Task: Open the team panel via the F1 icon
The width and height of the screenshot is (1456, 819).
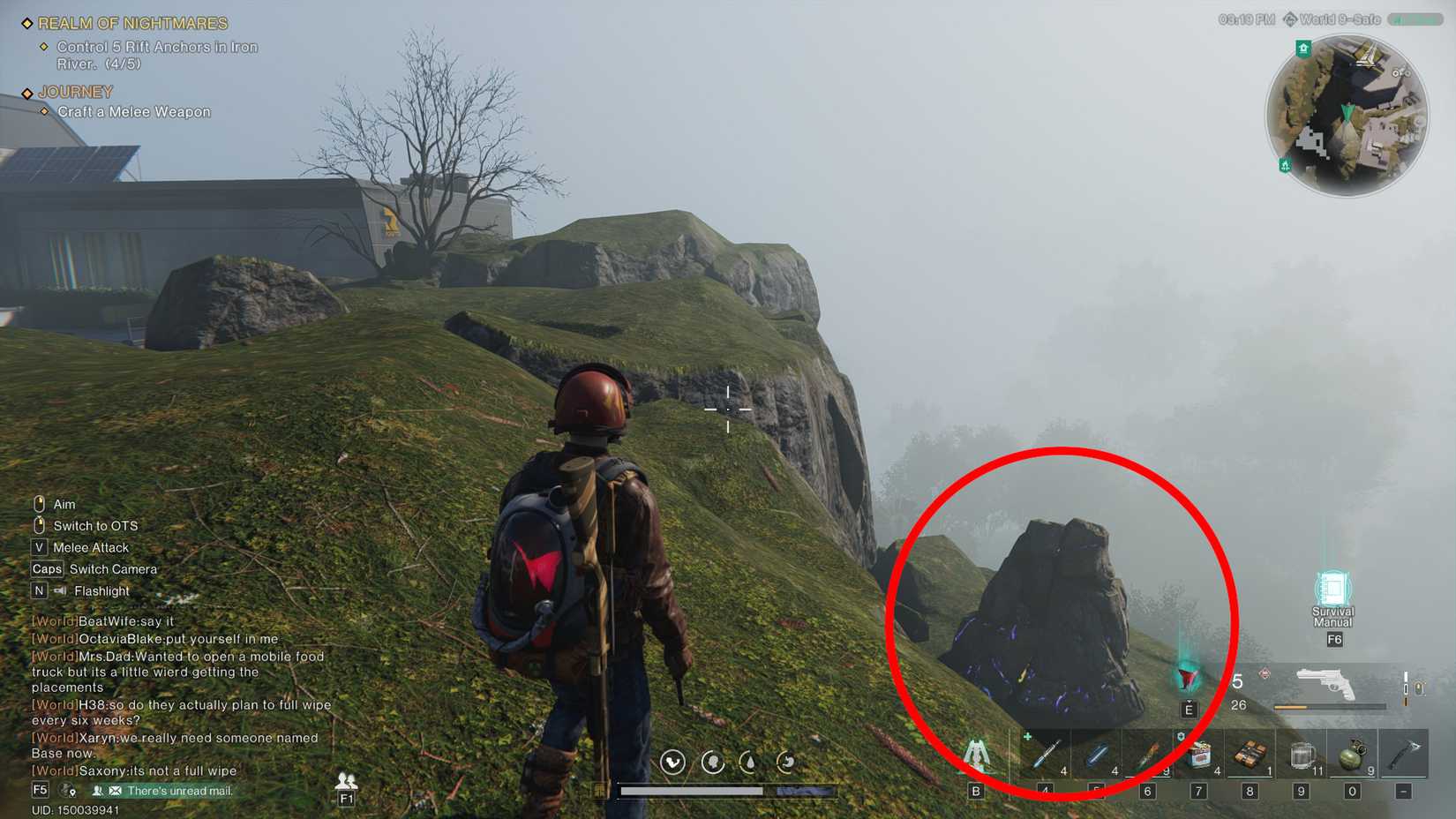Action: [348, 797]
